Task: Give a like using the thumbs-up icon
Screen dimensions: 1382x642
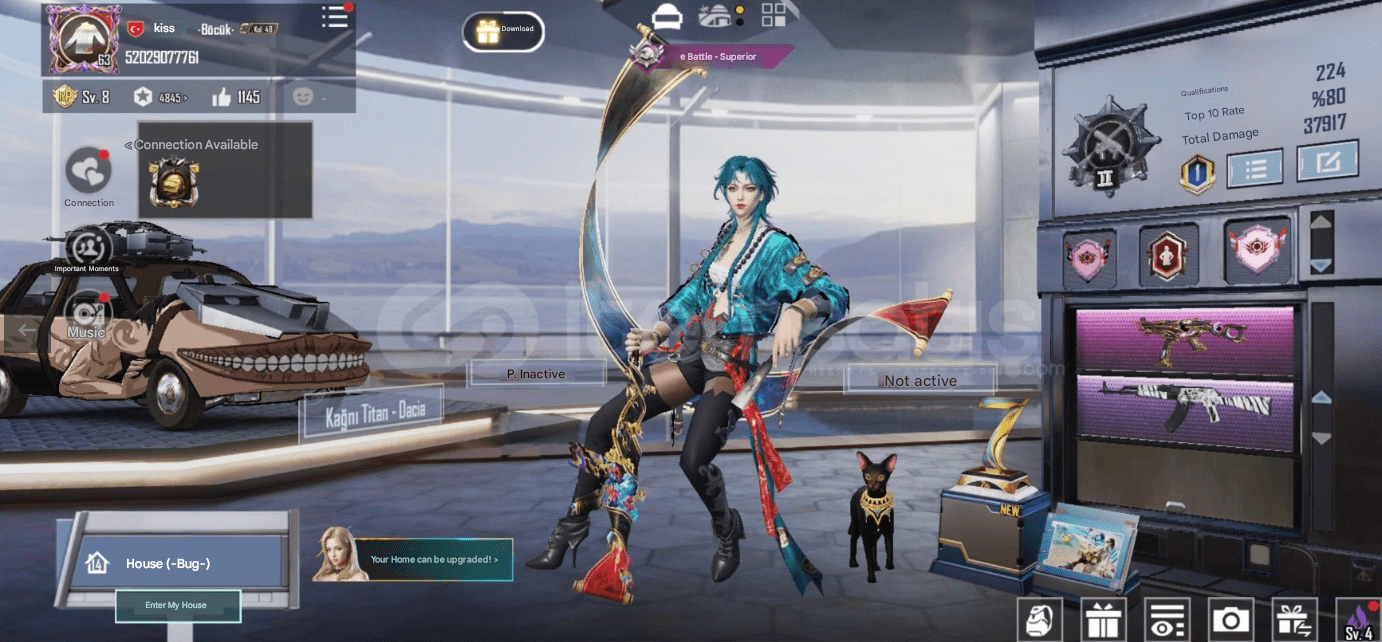Action: tap(222, 97)
